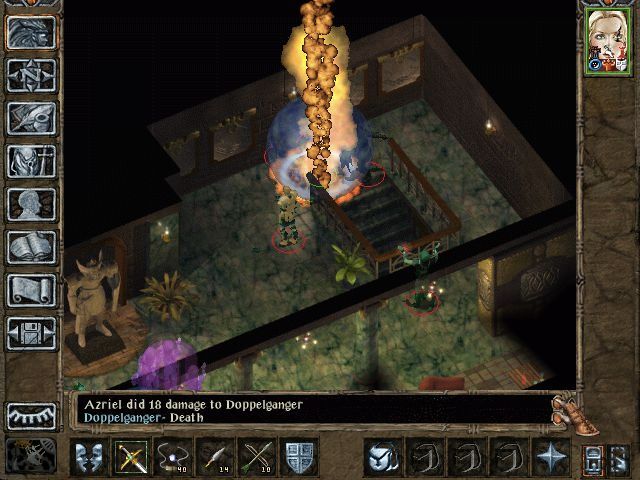Click the hand button beside message log
Image resolution: width=640 pixels, height=480 pixels.
(x=567, y=408)
